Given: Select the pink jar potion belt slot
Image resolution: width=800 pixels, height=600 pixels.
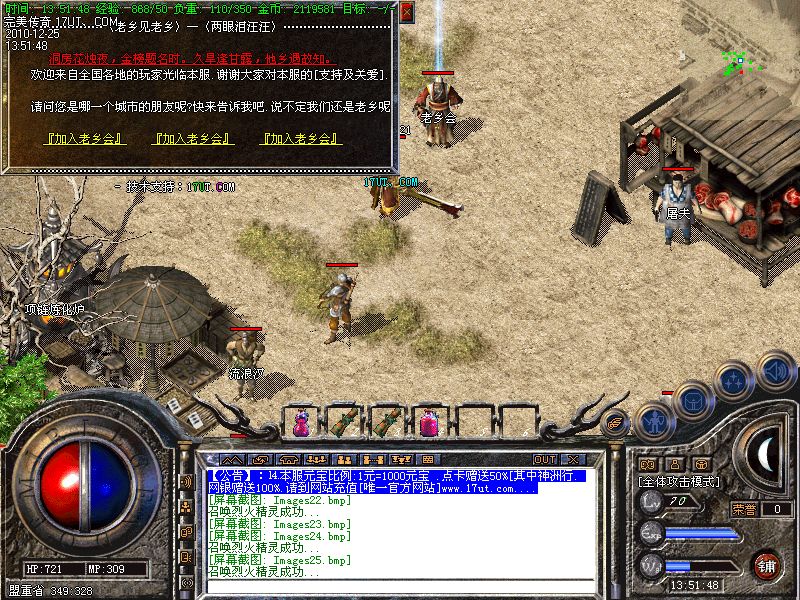Looking at the screenshot, I should tap(429, 422).
